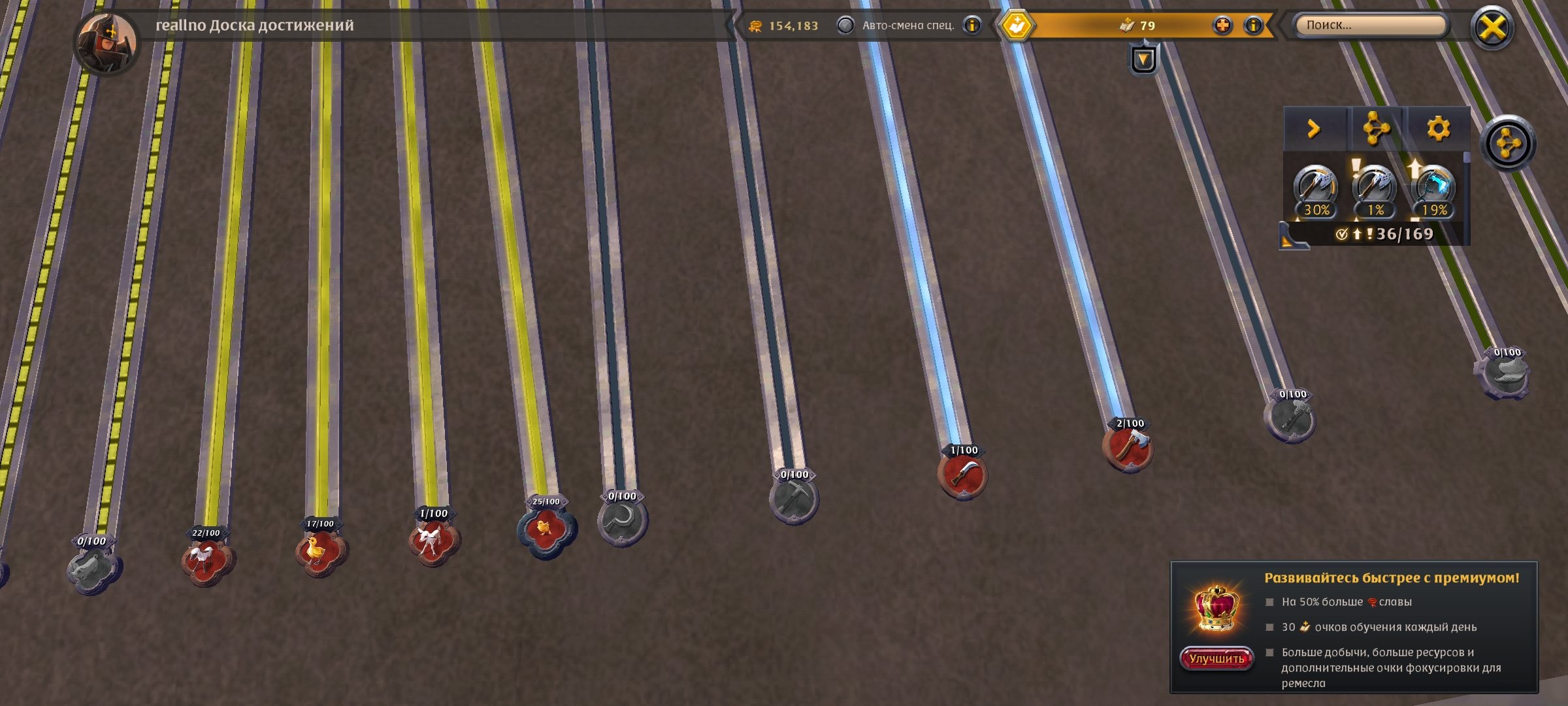Select the woodcutting axe node at 2/100
This screenshot has height=706, width=1568.
(1127, 448)
